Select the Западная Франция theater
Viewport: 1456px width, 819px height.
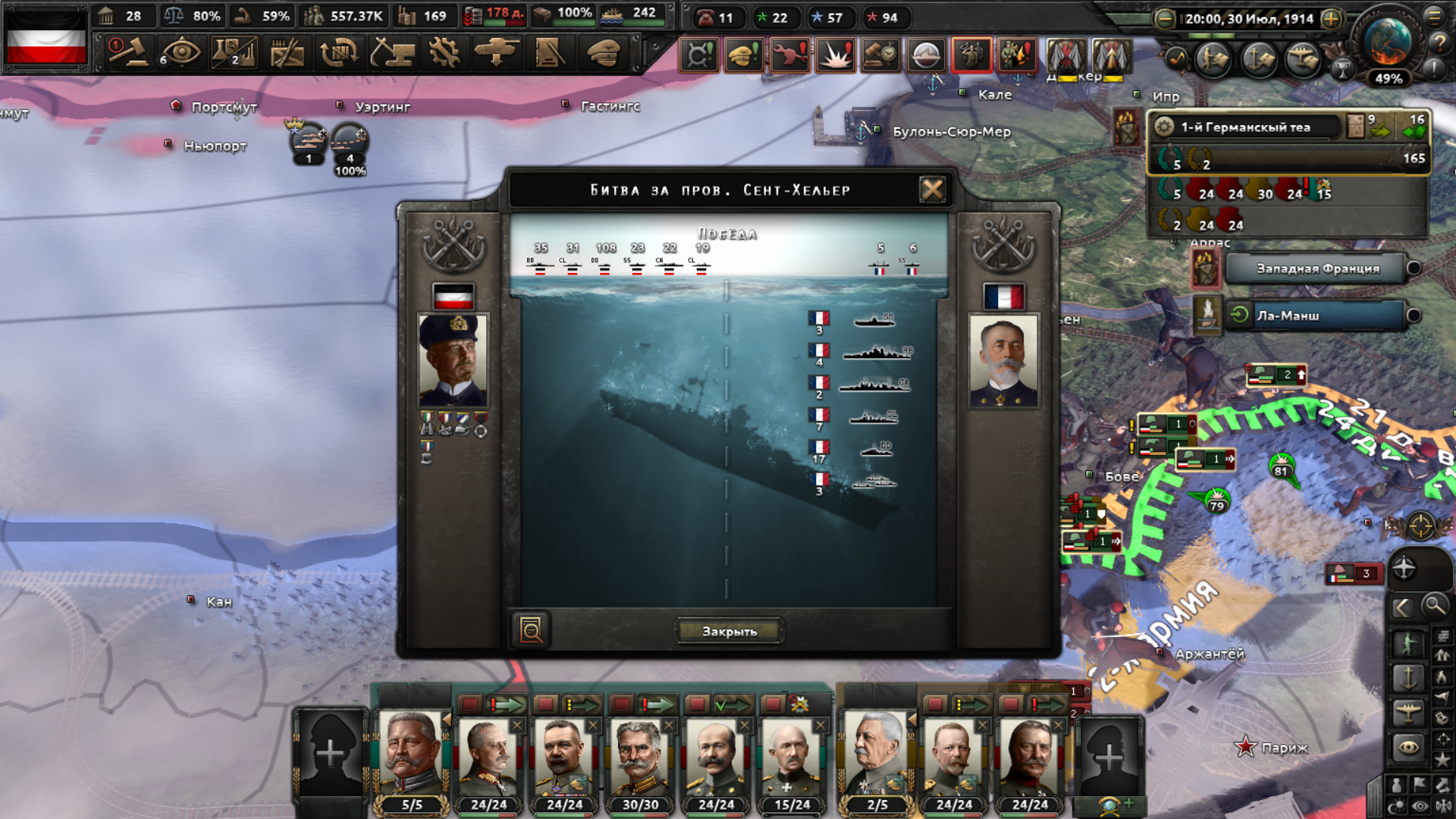click(x=1318, y=268)
